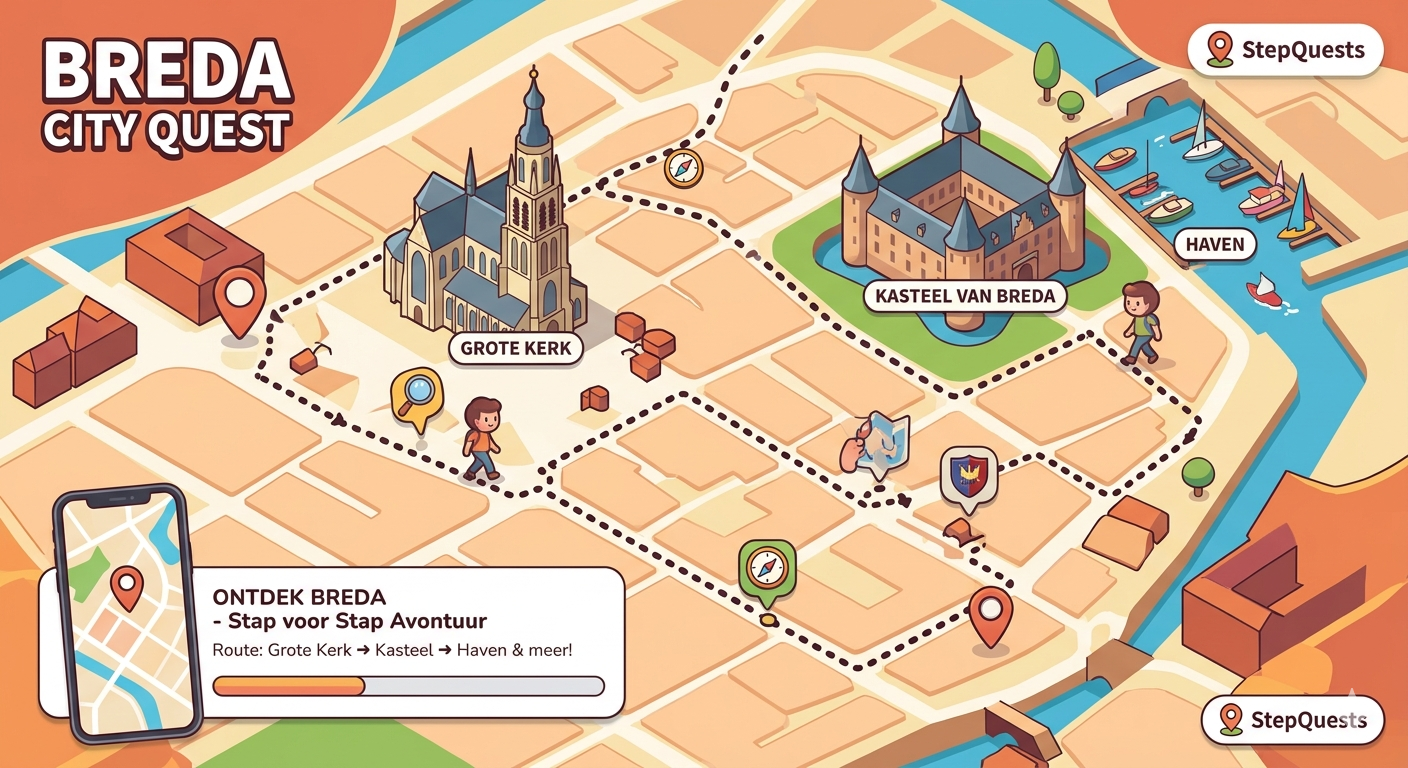
Task: Choose the Haven location label
Action: coord(1214,243)
